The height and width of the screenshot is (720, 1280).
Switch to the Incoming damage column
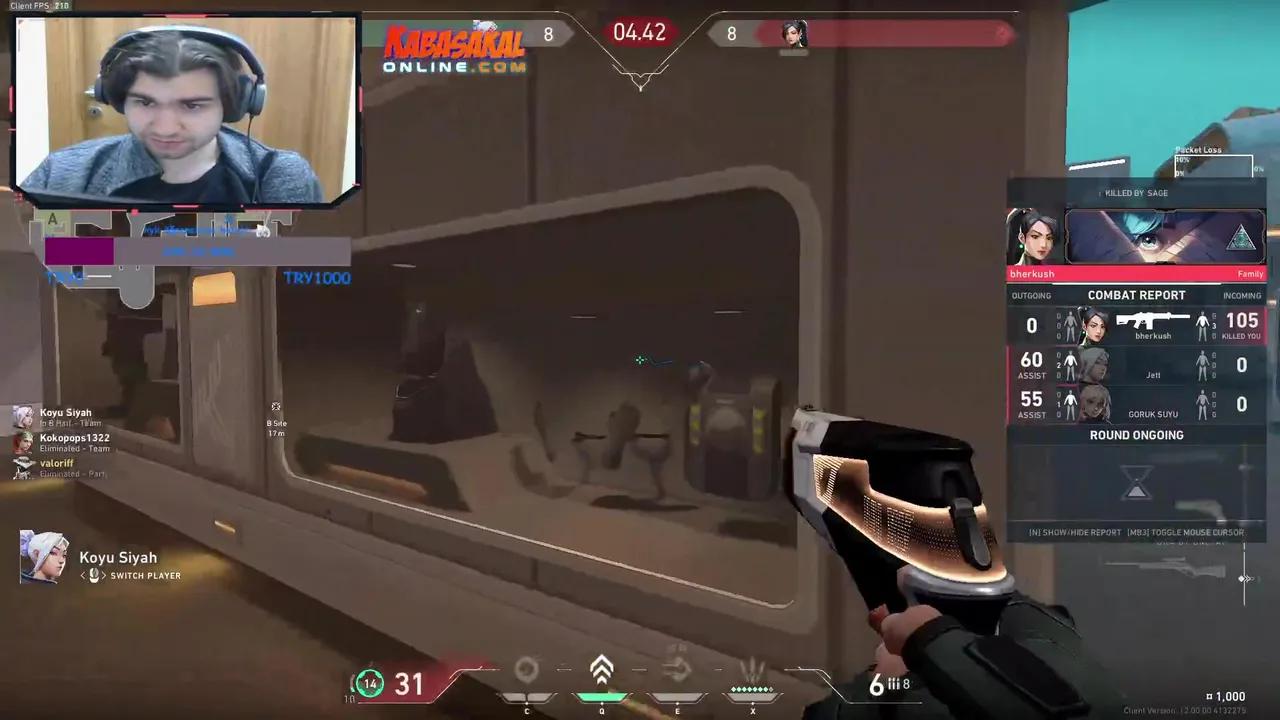pyautogui.click(x=1241, y=295)
